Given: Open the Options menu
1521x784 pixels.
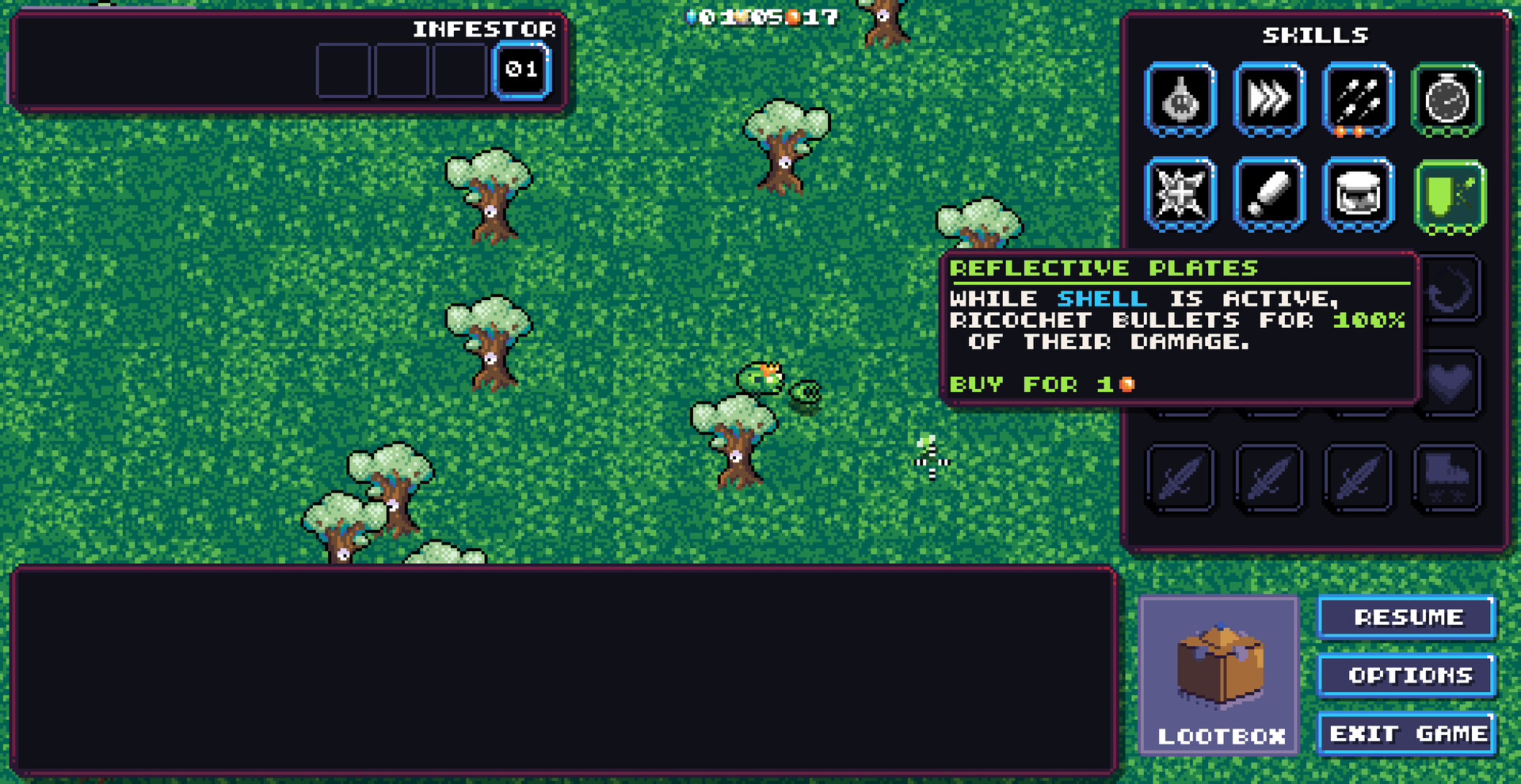Looking at the screenshot, I should (x=1407, y=676).
